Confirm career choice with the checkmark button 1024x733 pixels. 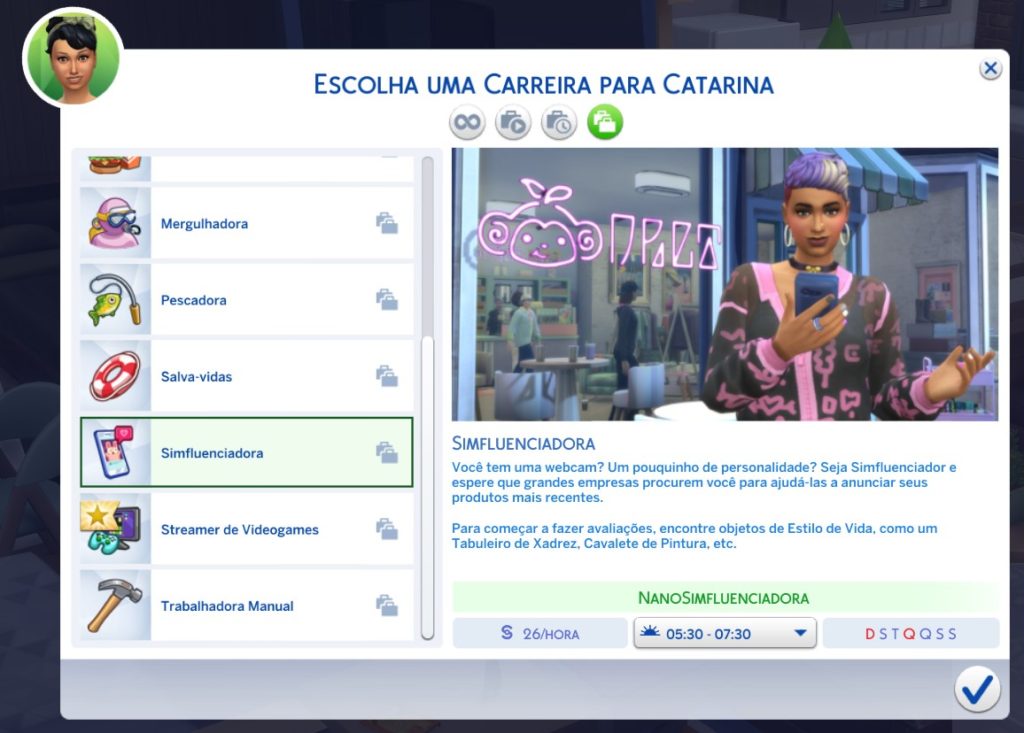(x=976, y=689)
